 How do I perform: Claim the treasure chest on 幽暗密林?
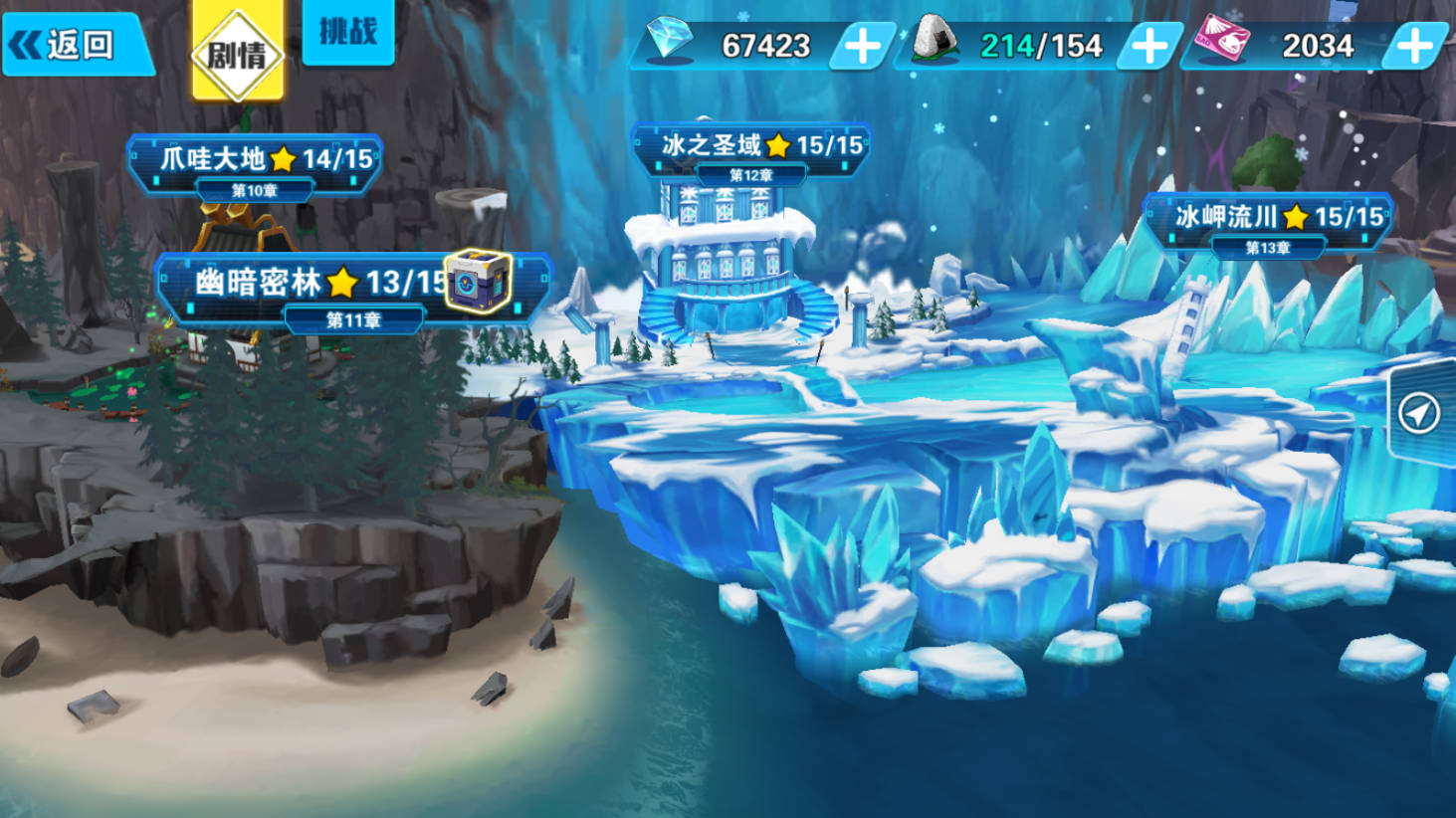tap(478, 282)
